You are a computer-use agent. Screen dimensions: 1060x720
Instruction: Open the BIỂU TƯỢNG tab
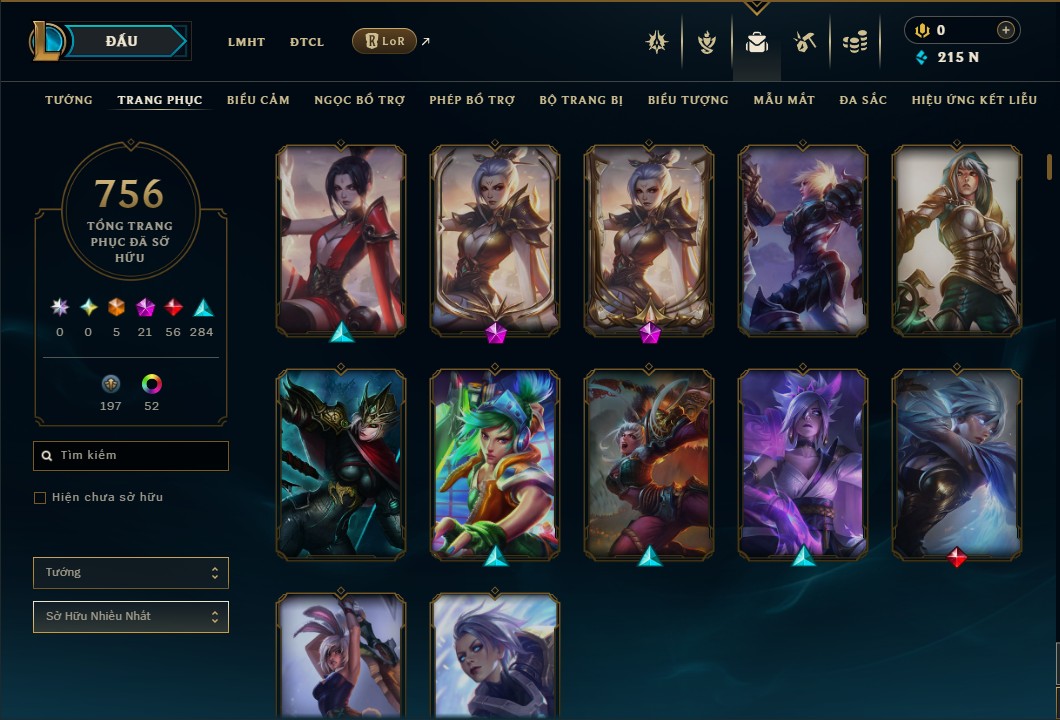coord(688,100)
